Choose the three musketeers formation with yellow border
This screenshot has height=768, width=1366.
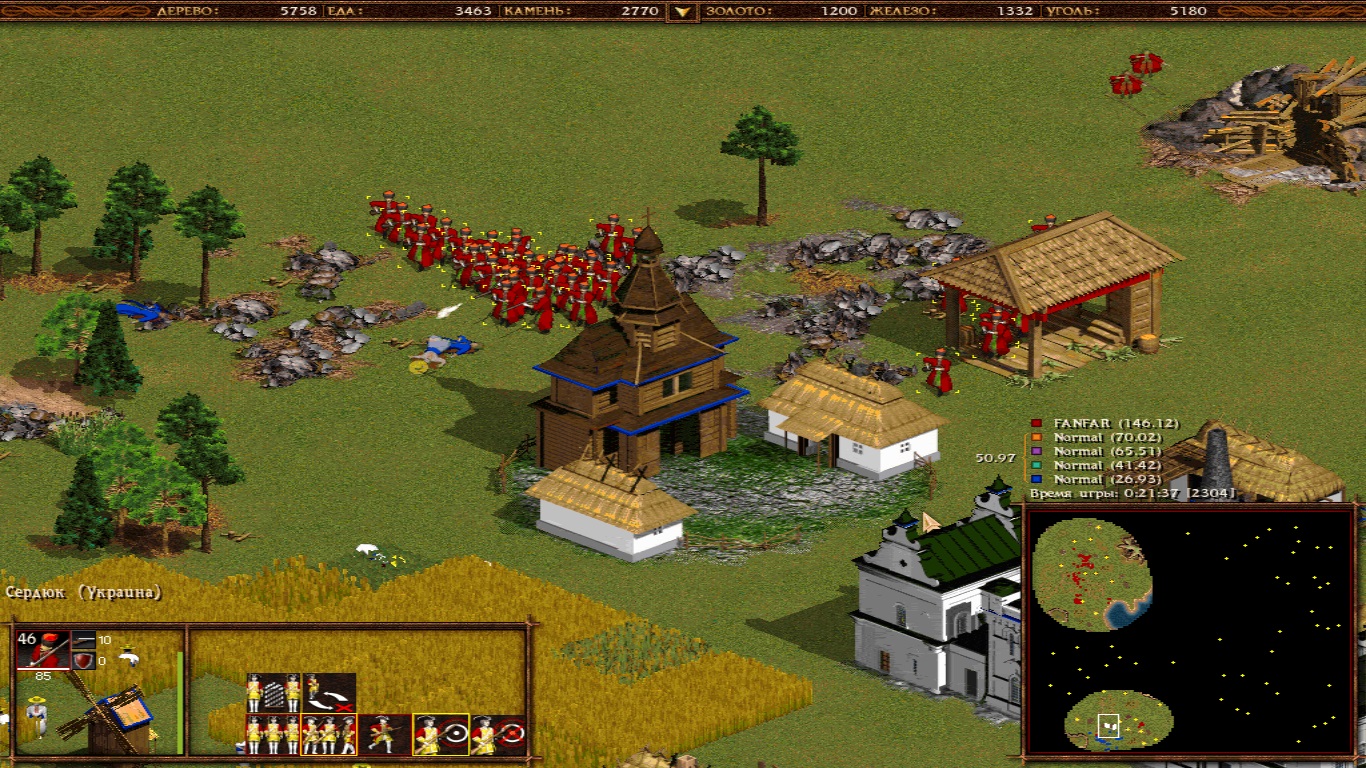click(x=330, y=734)
